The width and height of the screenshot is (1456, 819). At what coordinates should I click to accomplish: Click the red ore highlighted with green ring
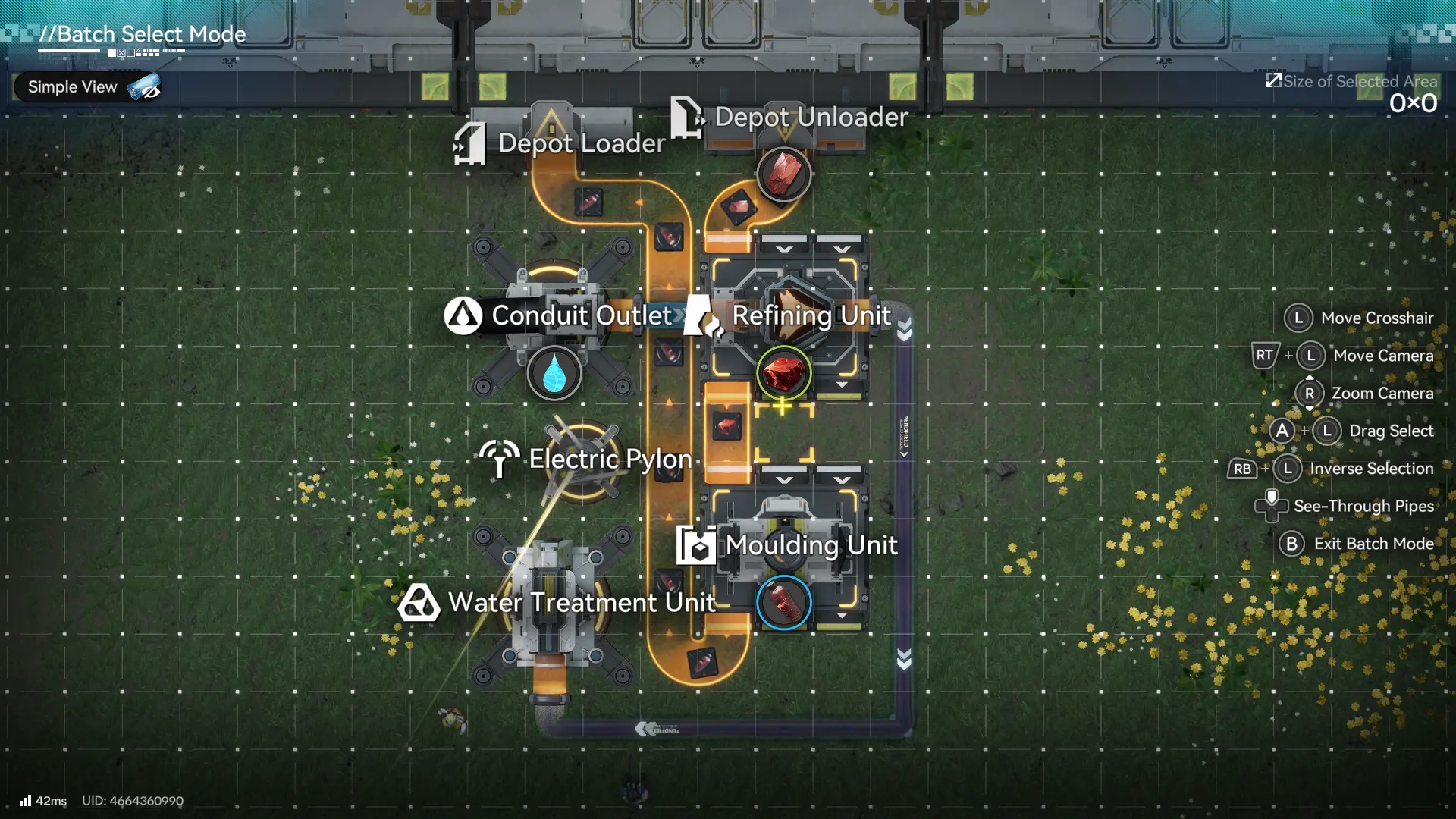(x=783, y=373)
